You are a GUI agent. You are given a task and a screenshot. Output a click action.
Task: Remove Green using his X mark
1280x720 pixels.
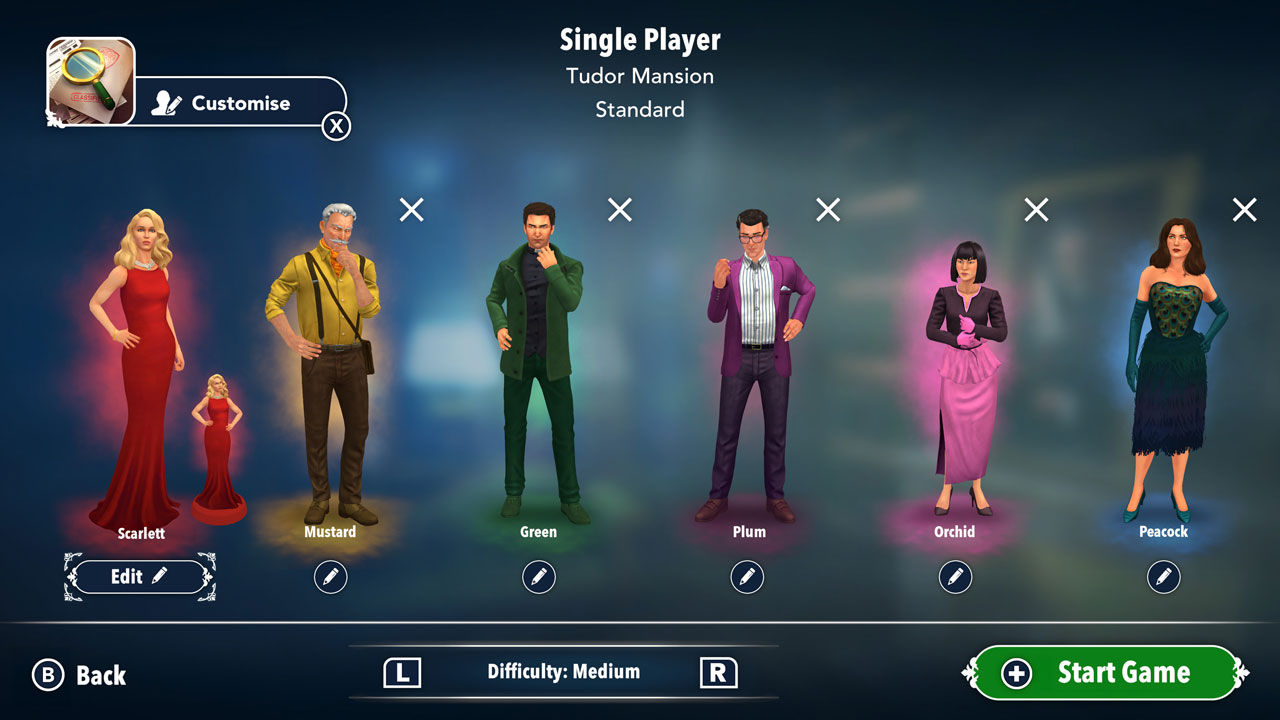(618, 210)
